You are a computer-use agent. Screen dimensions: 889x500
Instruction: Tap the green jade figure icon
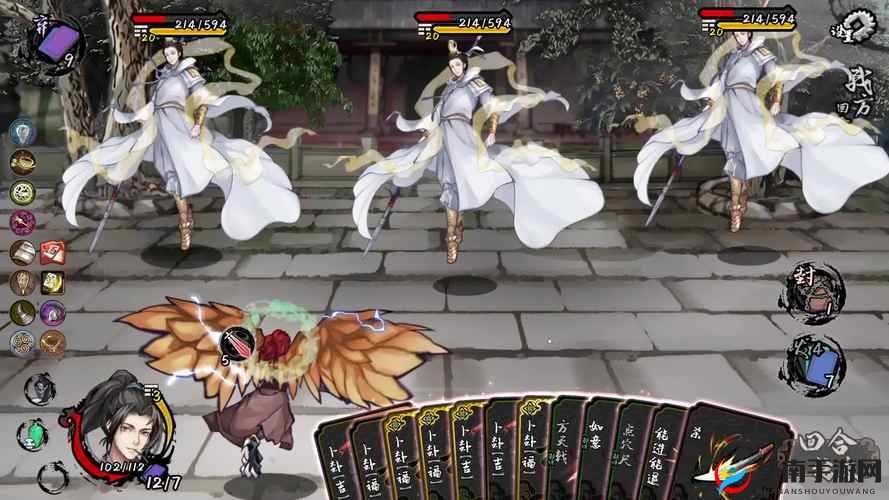point(35,433)
